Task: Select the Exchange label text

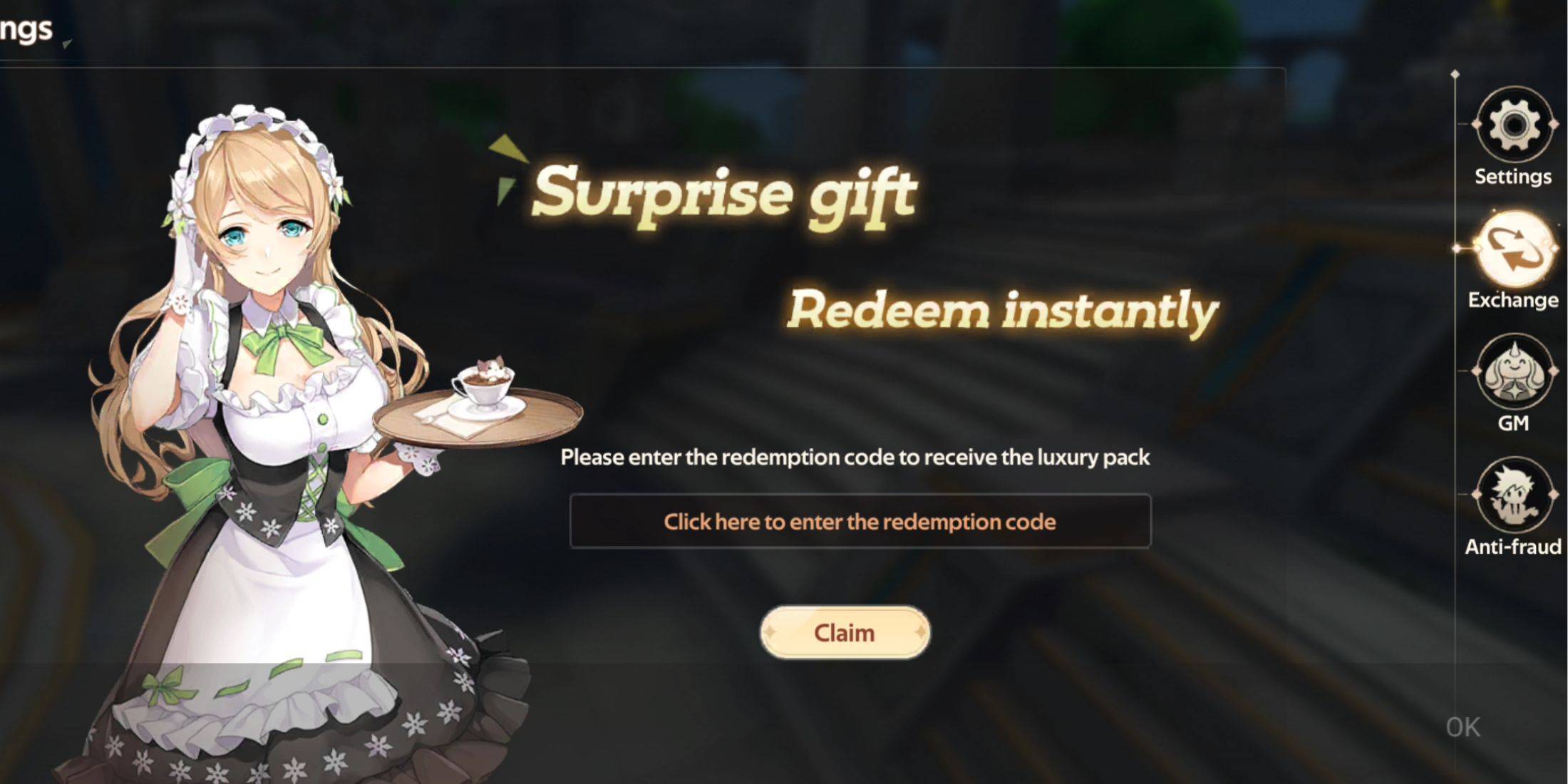Action: (x=1513, y=300)
